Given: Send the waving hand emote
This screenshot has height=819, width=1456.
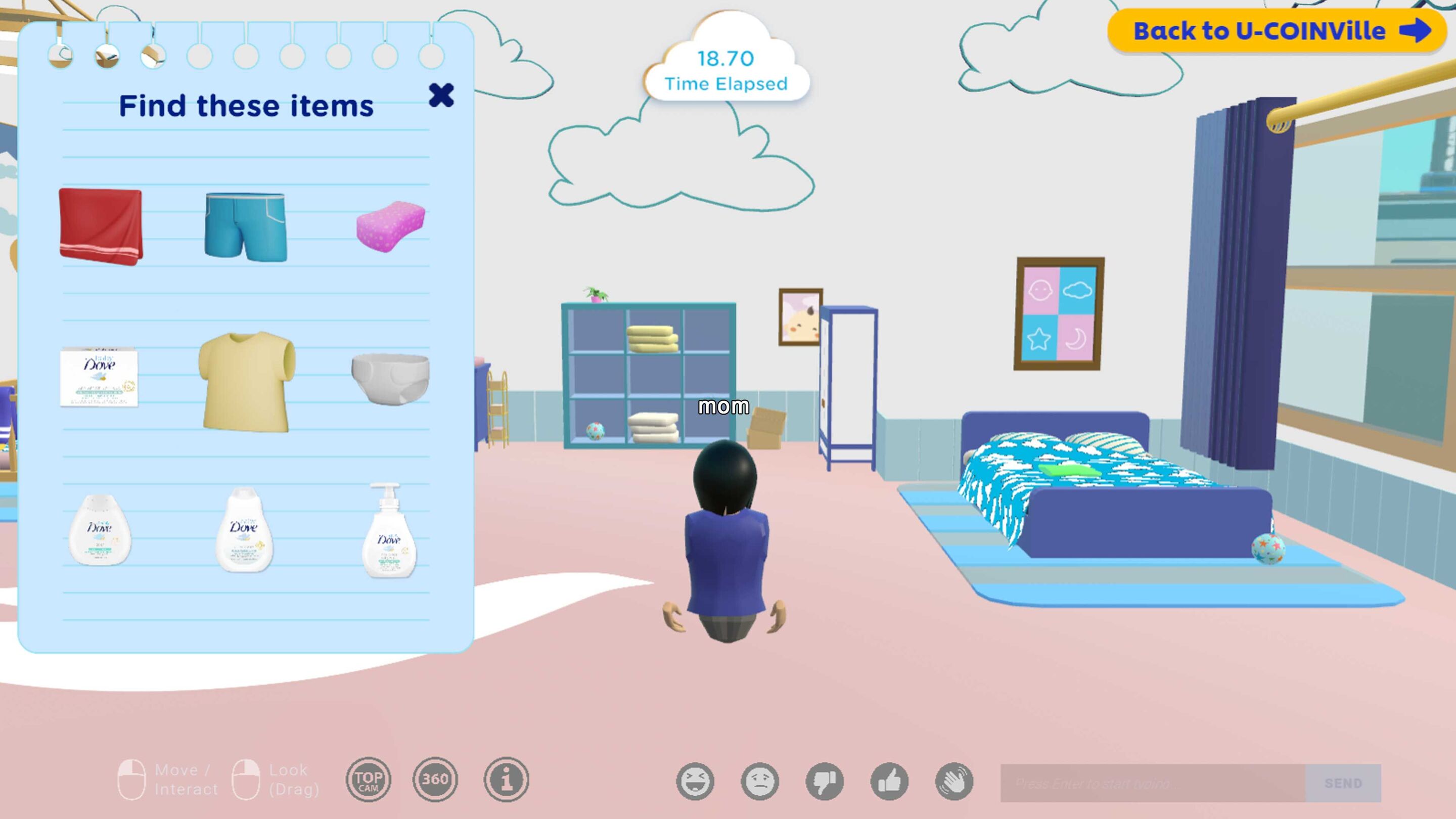Looking at the screenshot, I should 958,781.
